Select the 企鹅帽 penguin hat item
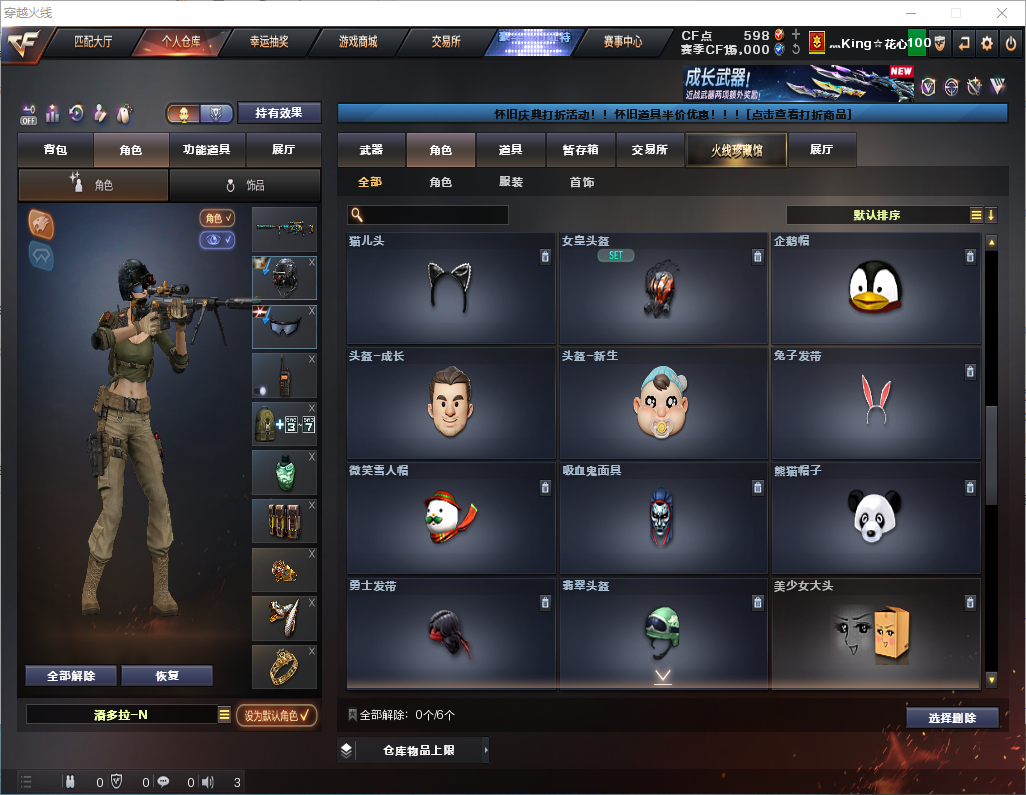 tap(875, 290)
